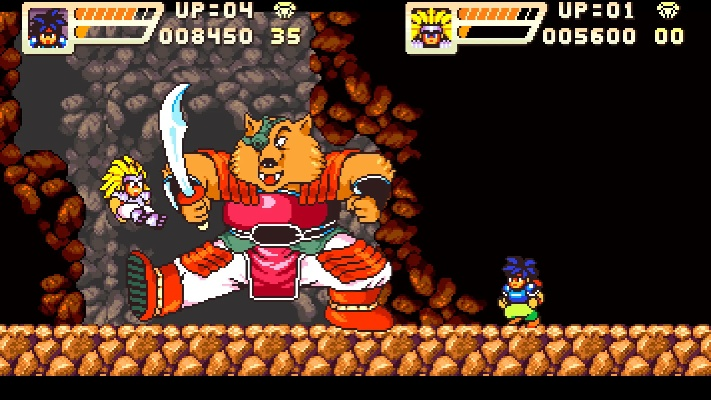The height and width of the screenshot is (400, 711).
Task: Click player two's diamond gem icon
Action: (667, 11)
